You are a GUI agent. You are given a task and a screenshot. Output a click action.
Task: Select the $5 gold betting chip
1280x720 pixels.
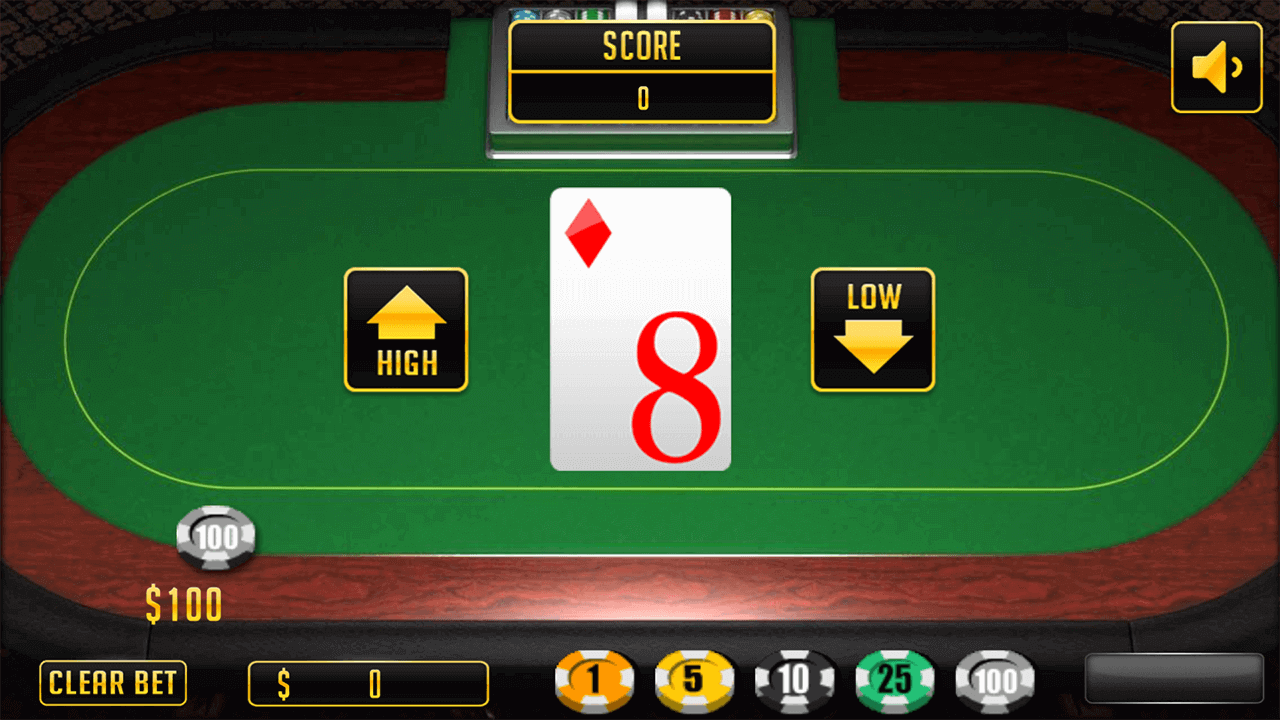pos(695,679)
